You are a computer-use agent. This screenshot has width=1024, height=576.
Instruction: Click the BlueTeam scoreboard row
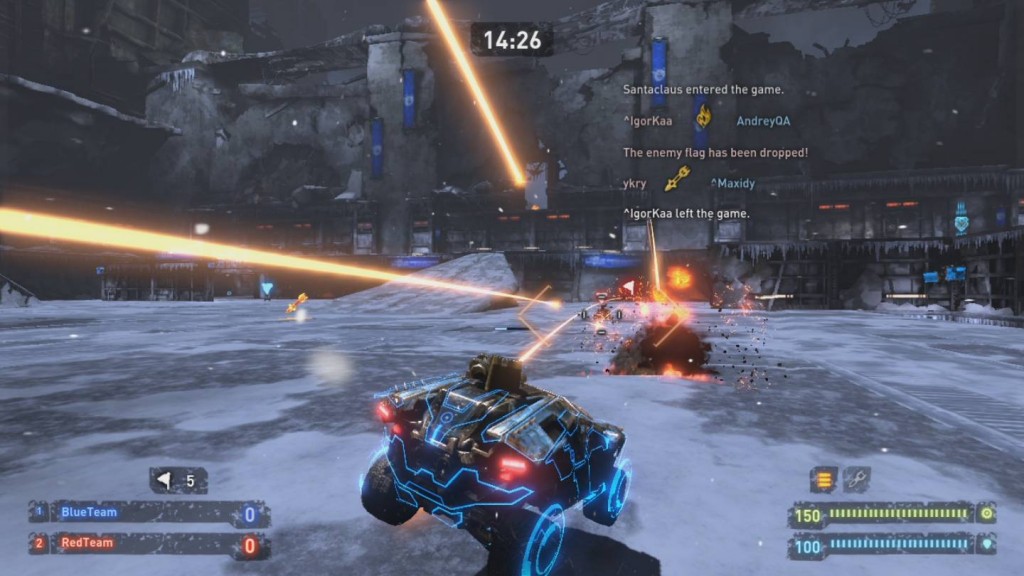click(148, 514)
